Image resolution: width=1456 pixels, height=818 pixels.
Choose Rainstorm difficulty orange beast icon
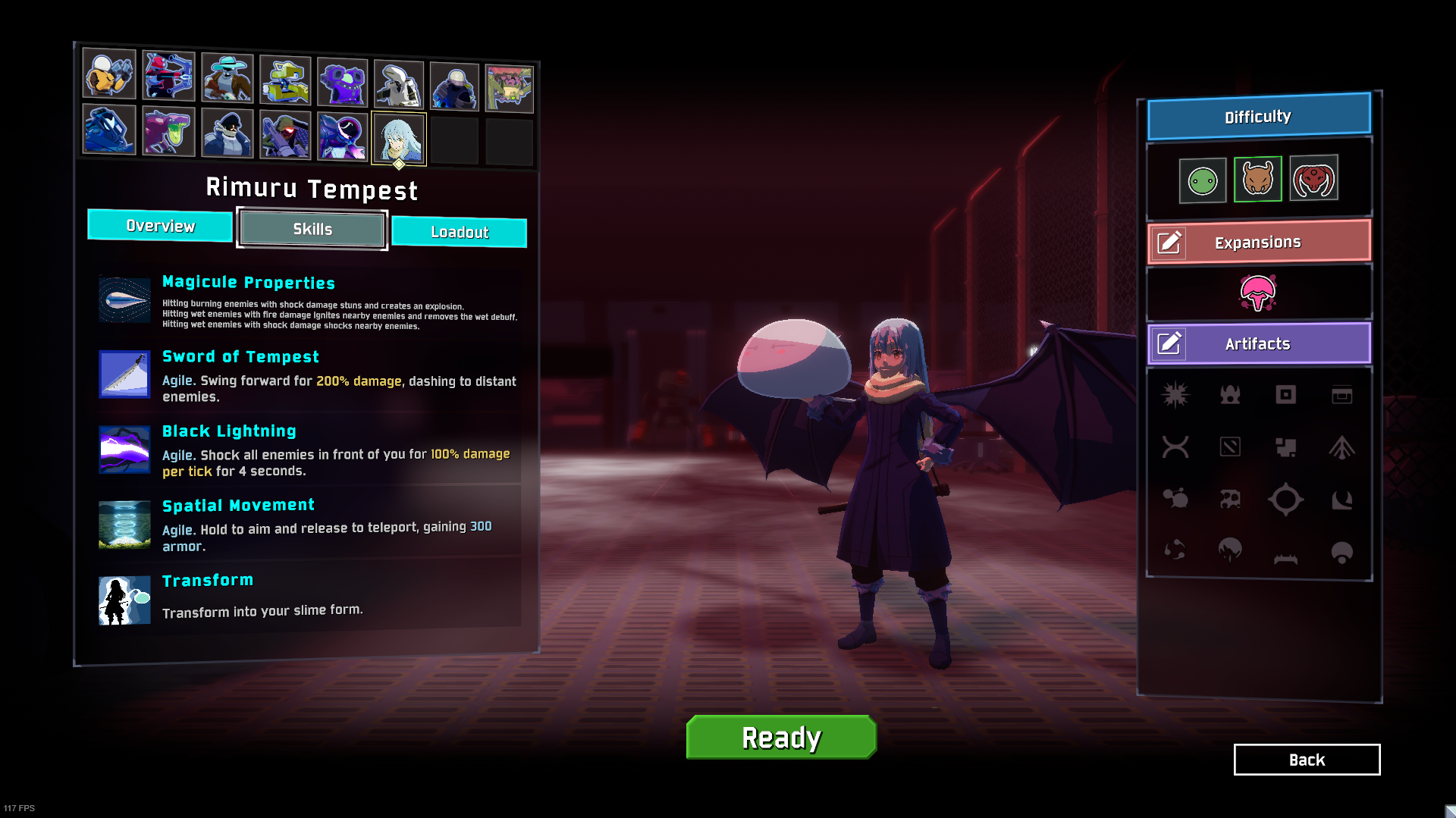click(1258, 180)
